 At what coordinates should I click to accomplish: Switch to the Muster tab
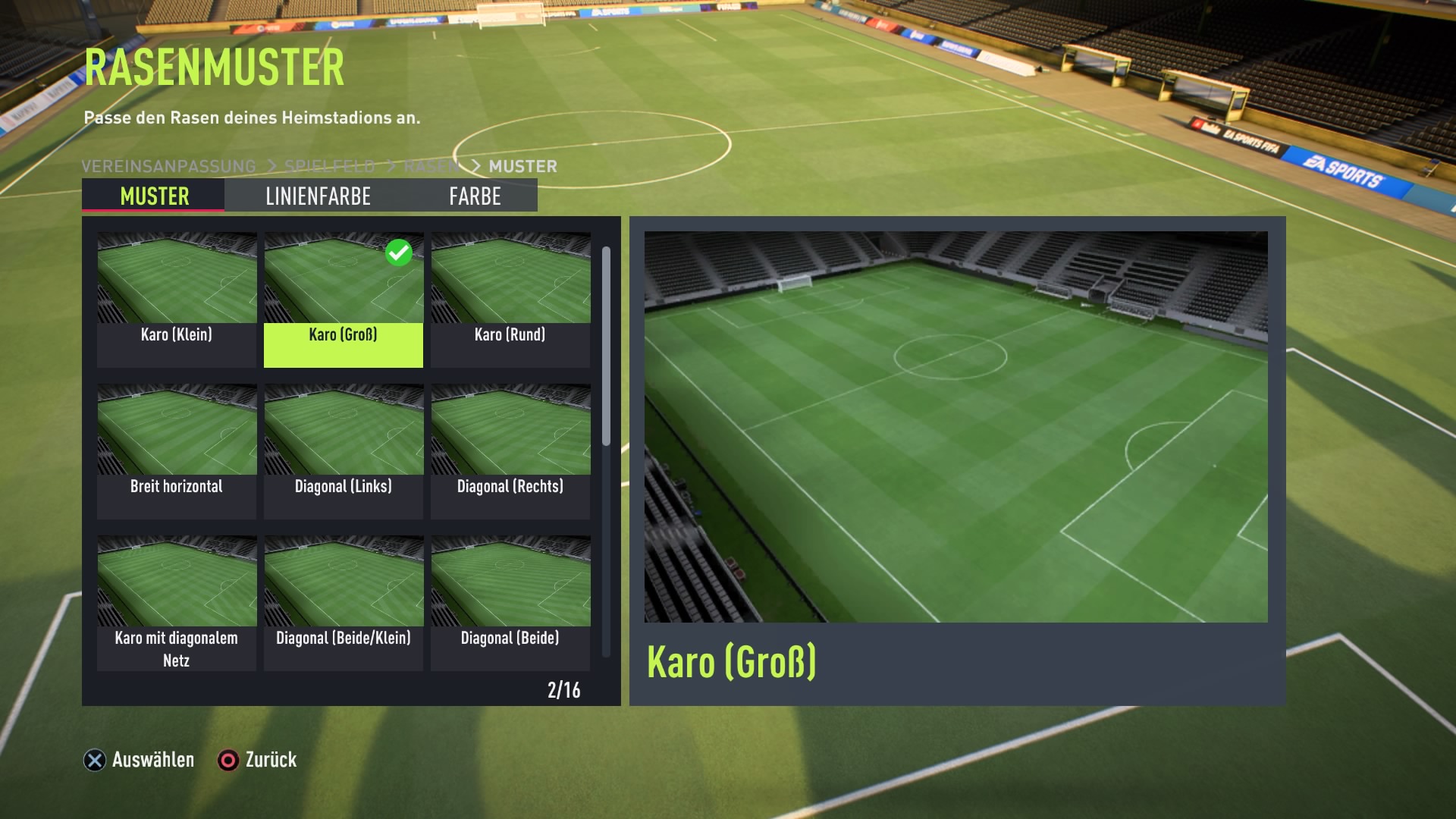[154, 196]
